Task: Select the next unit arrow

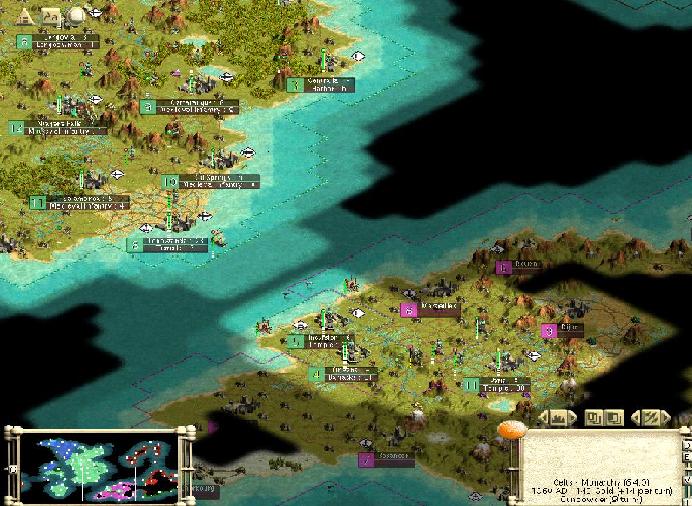Action: pos(665,416)
